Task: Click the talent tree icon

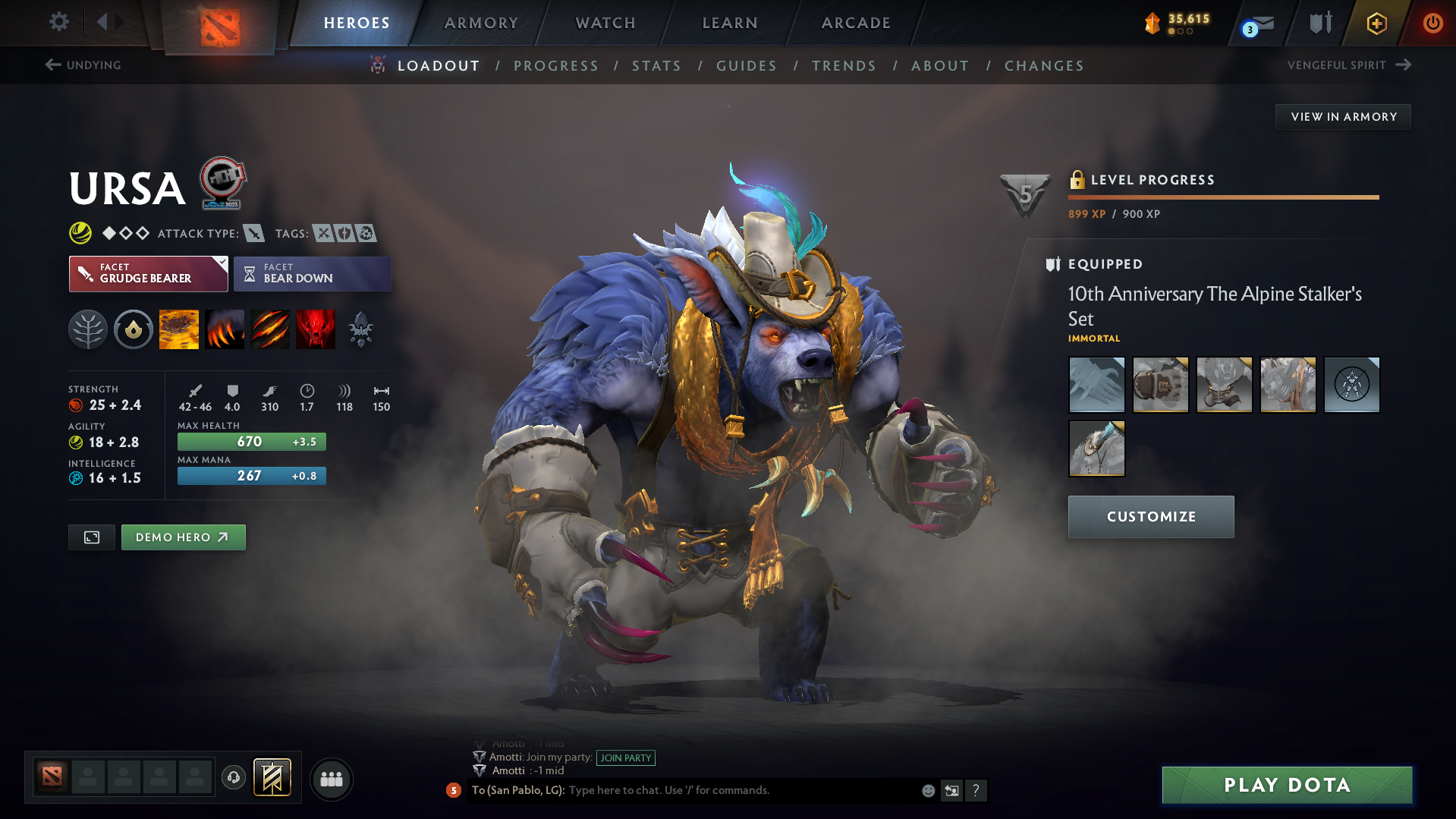Action: coord(88,329)
